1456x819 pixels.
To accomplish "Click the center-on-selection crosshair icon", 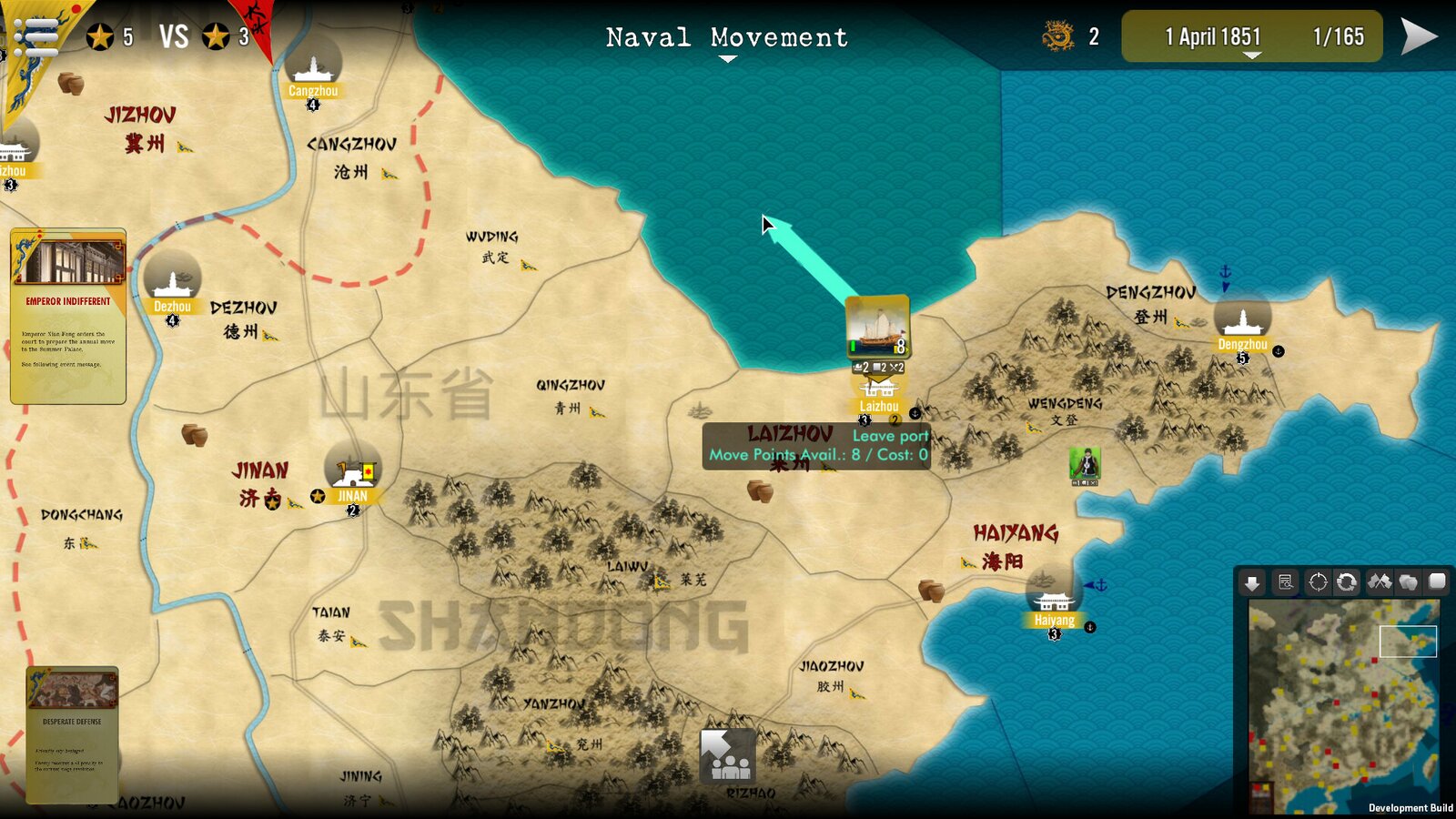I will point(1319,582).
